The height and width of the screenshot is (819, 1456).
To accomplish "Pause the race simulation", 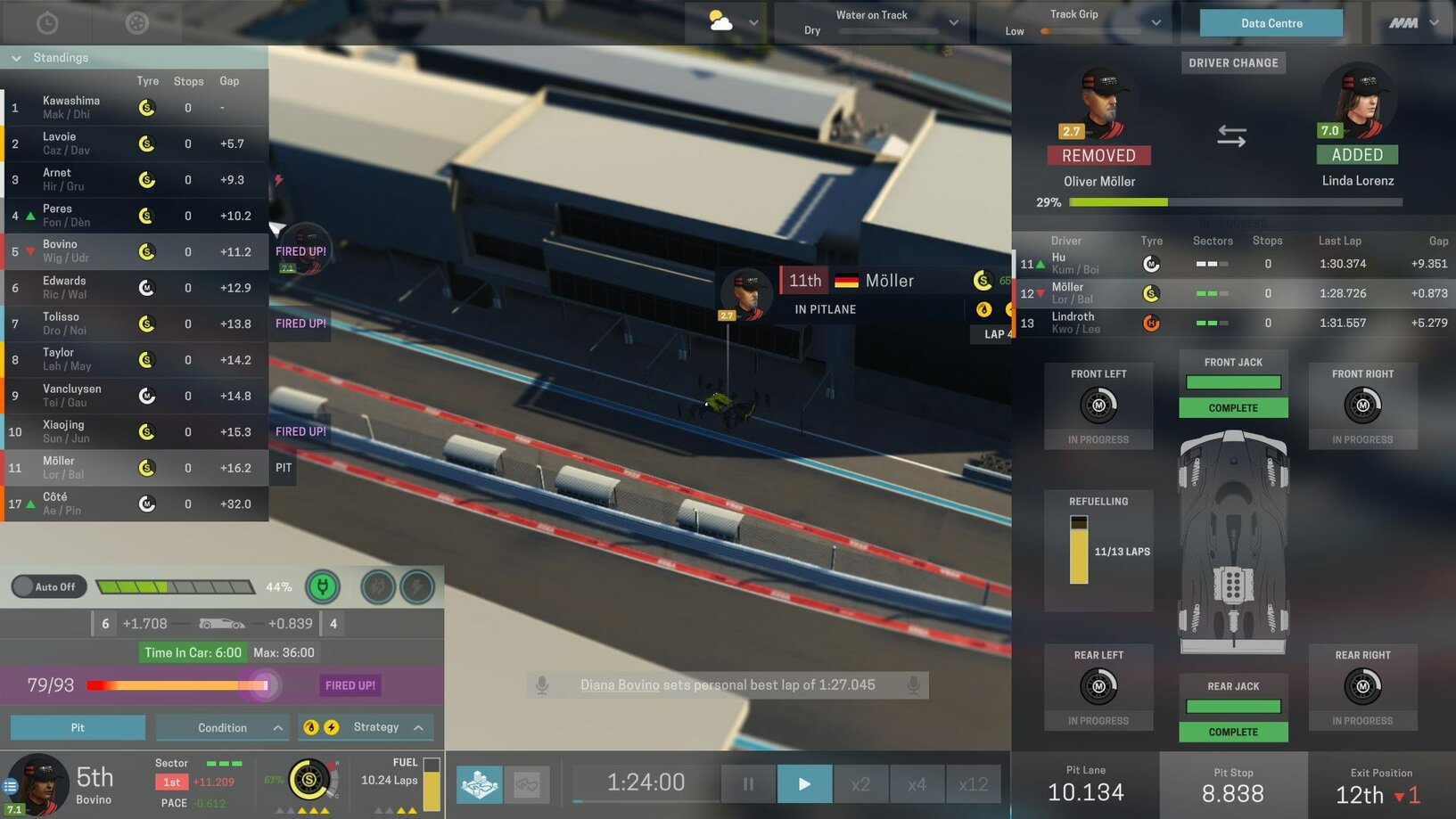I will coord(747,783).
